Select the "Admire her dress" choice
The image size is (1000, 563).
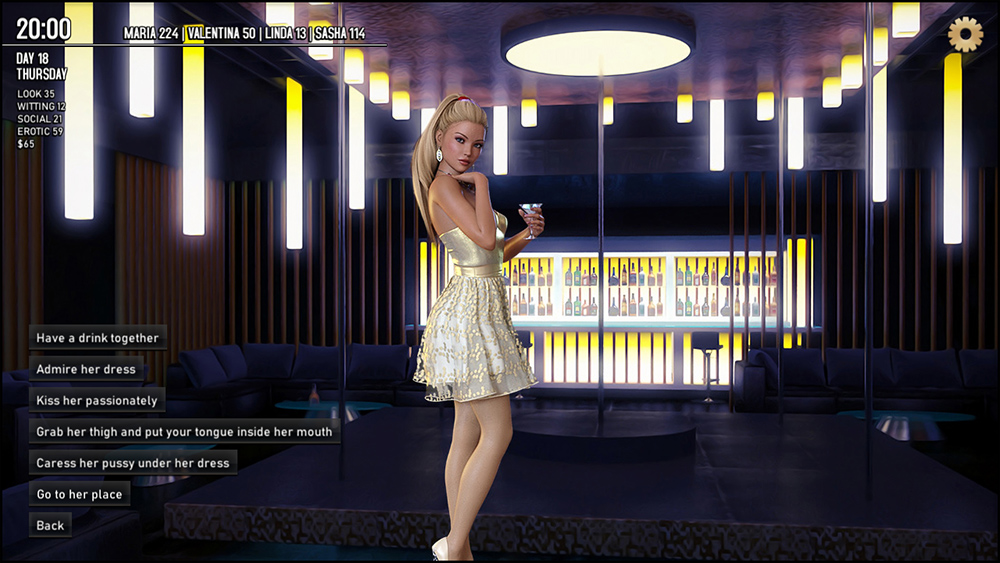pos(87,369)
